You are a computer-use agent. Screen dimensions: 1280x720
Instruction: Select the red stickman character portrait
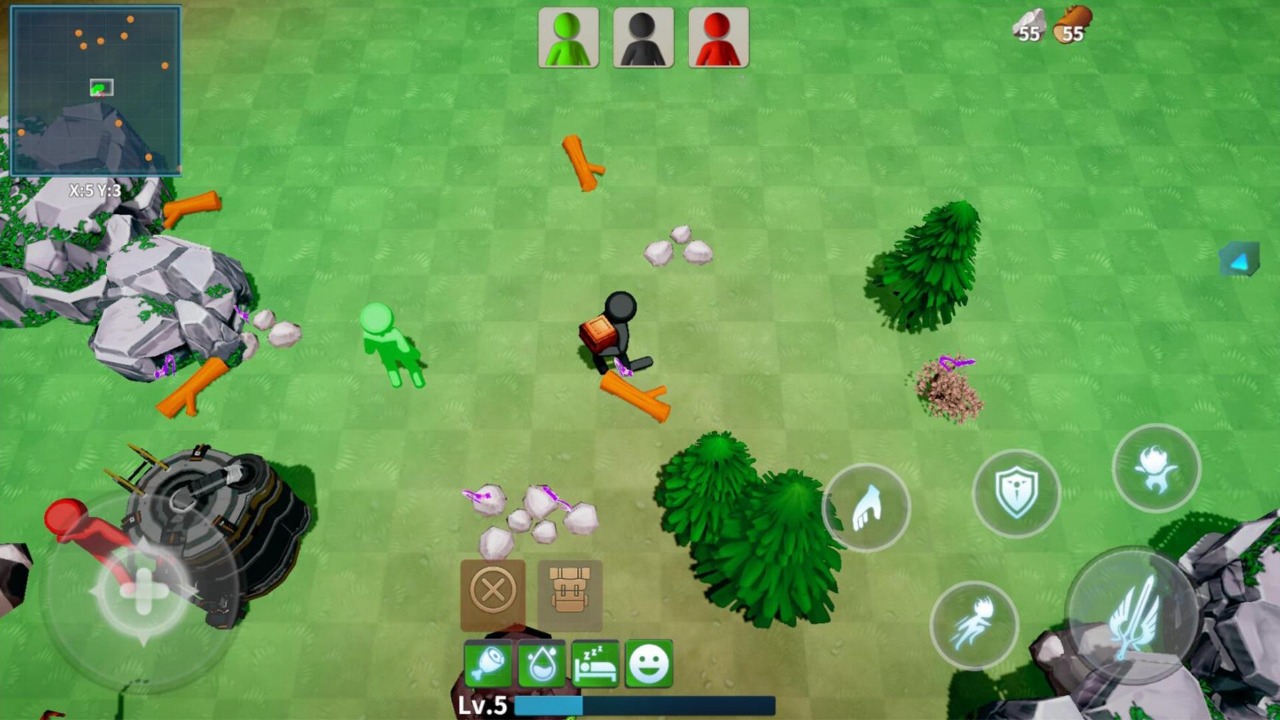tap(718, 39)
